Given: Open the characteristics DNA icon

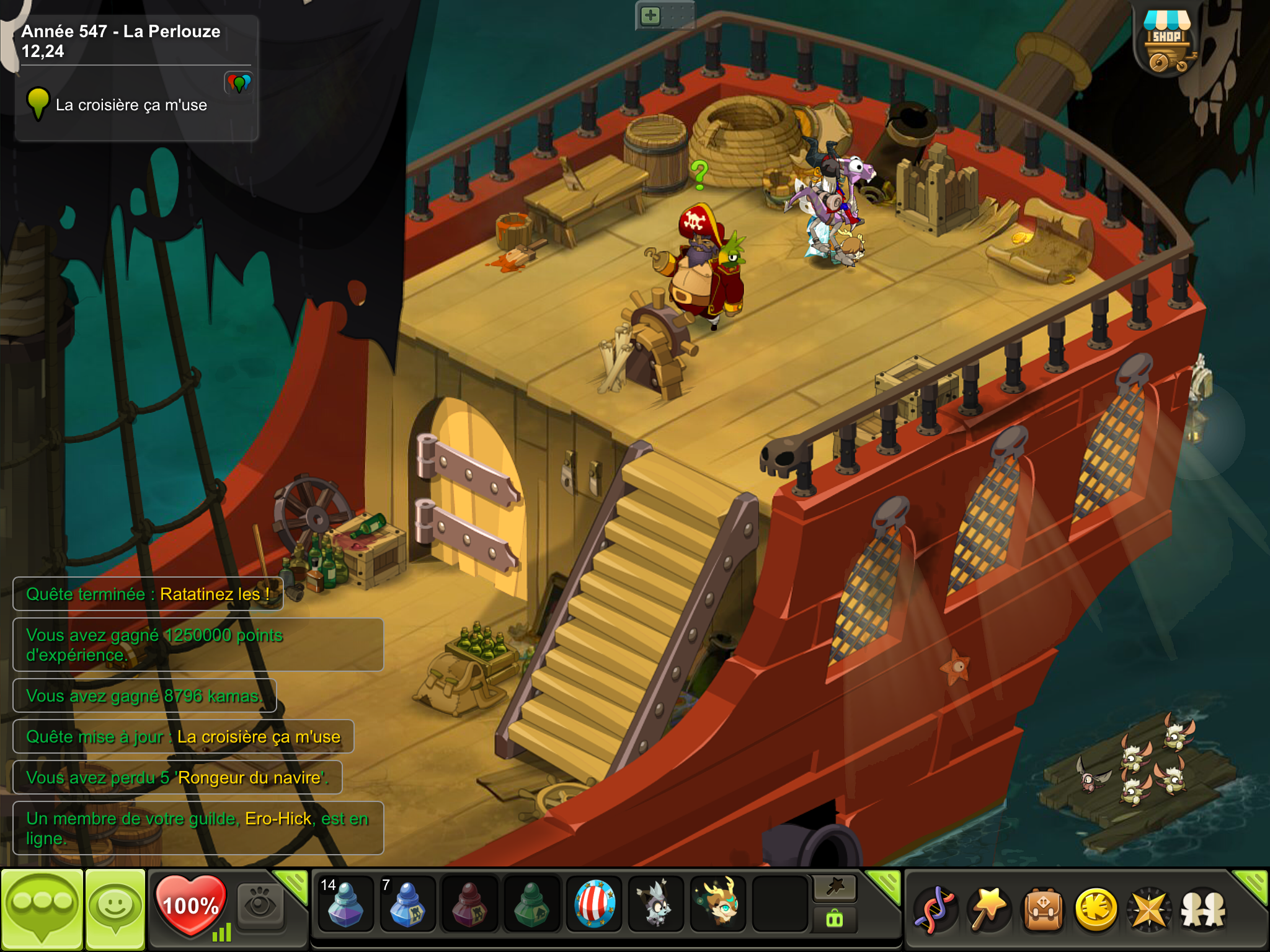Looking at the screenshot, I should point(936,910).
